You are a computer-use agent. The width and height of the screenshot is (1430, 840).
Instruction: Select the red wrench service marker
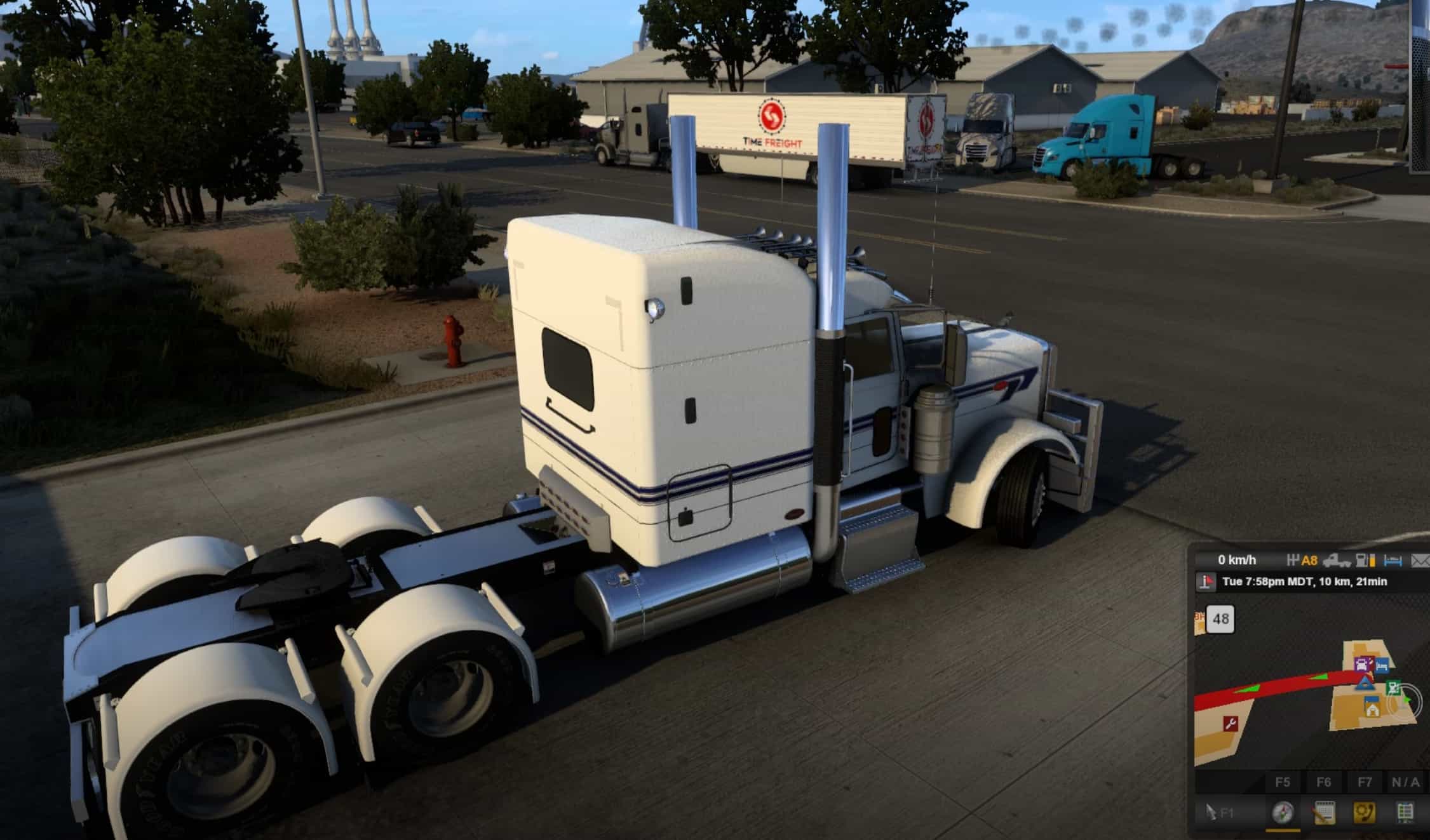(1231, 723)
